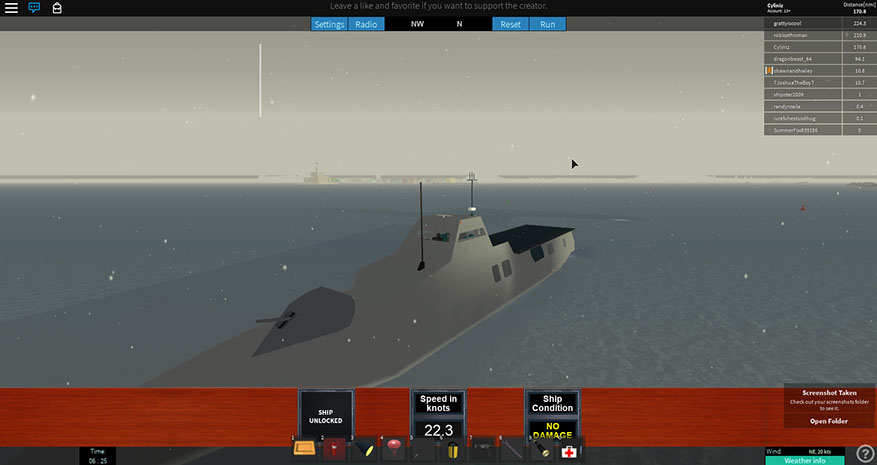Open the backpack inventory icon

pyautogui.click(x=57, y=8)
